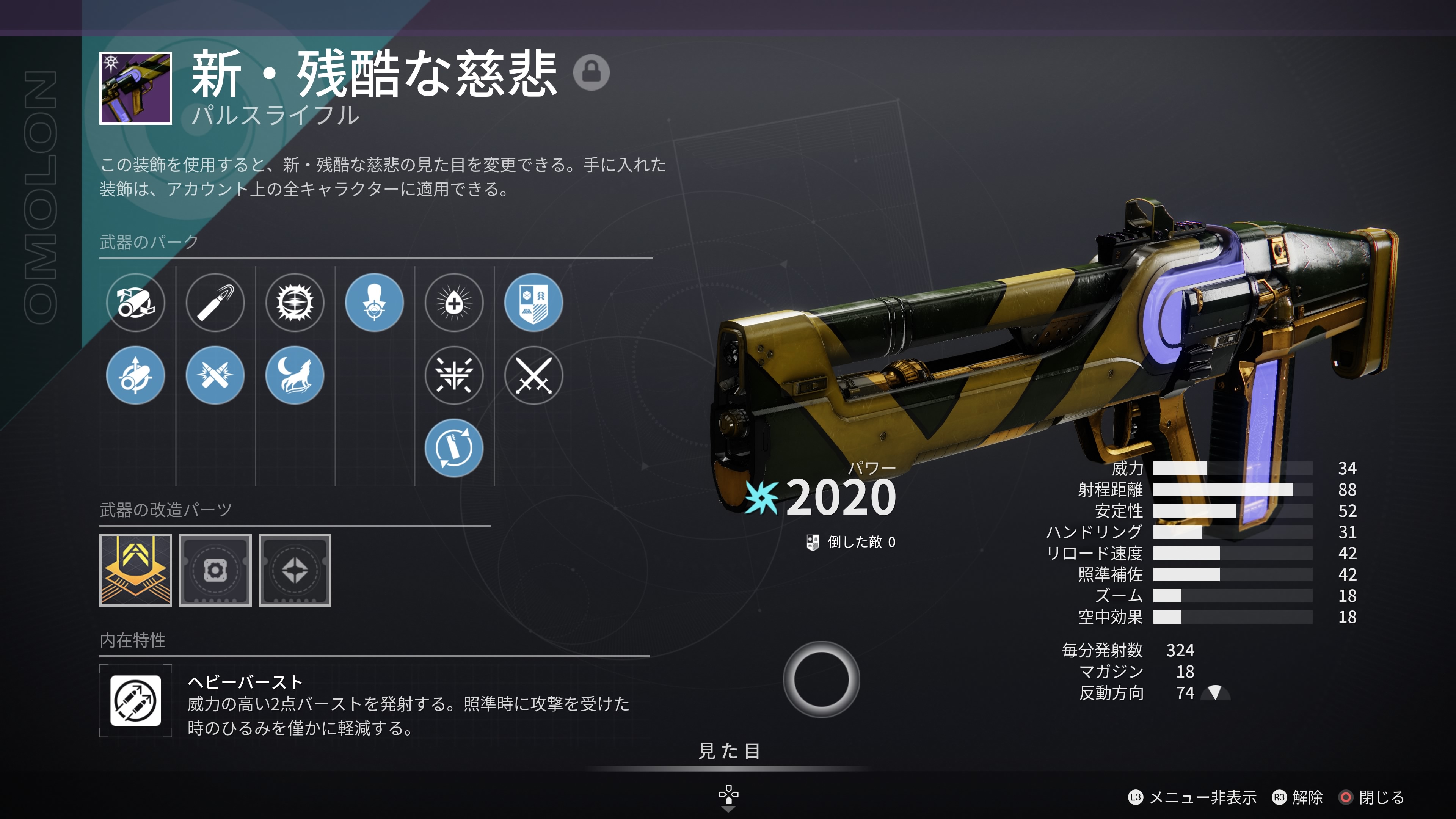Select the radiating starburst origin perk
Screen dimensions: 1456x819
pos(454,375)
